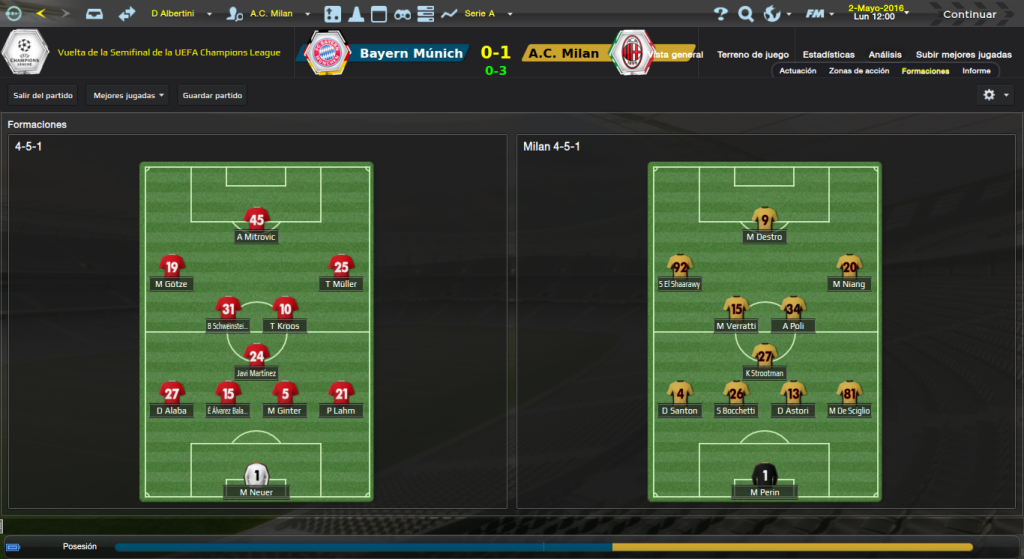This screenshot has height=559, width=1024.
Task: Open the Mejores jugadas dropdown
Action: point(128,95)
